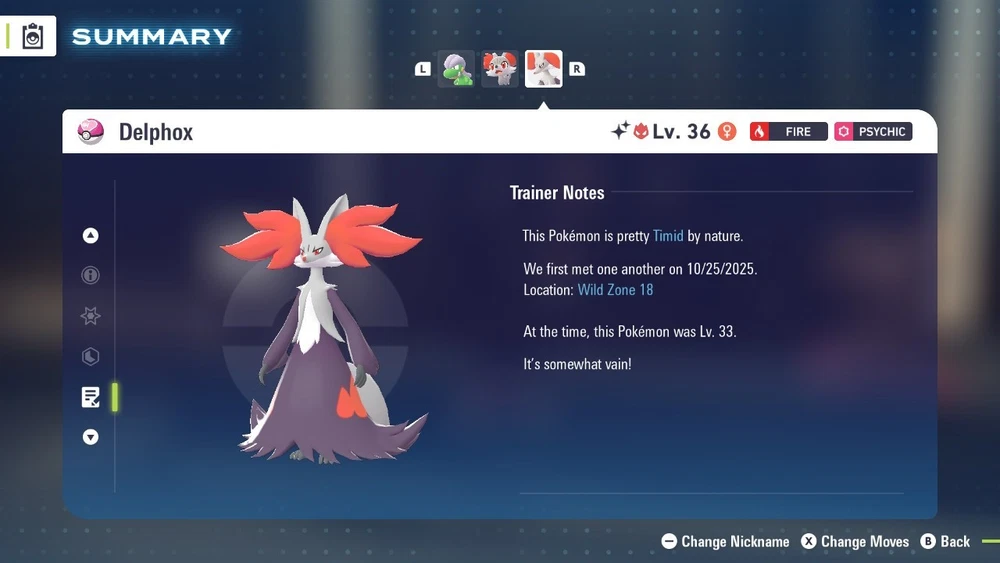
Task: Switch to the star-shaped icon summary page
Action: point(91,316)
